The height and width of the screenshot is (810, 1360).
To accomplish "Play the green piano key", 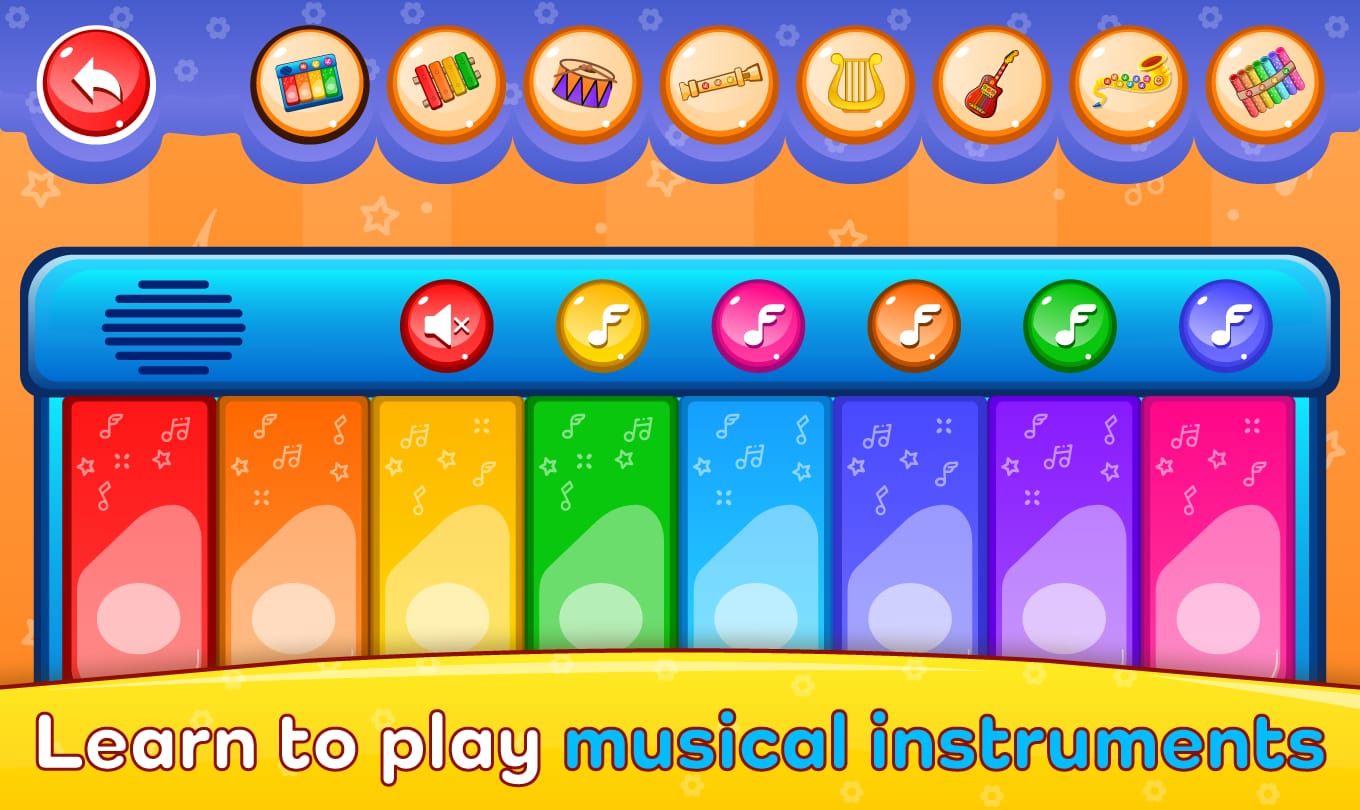I will pos(602,530).
